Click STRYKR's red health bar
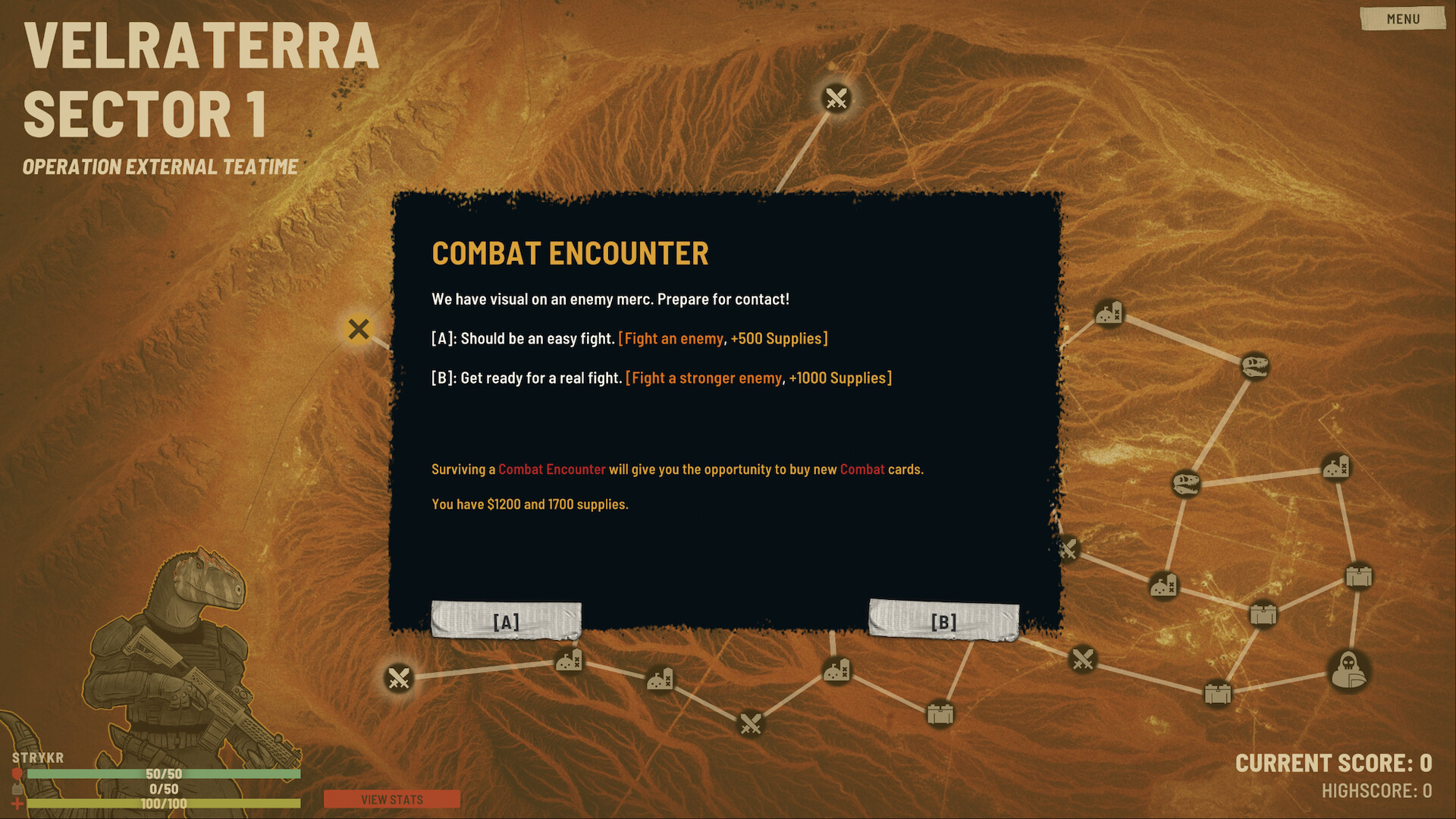1456x819 pixels. coord(163,774)
